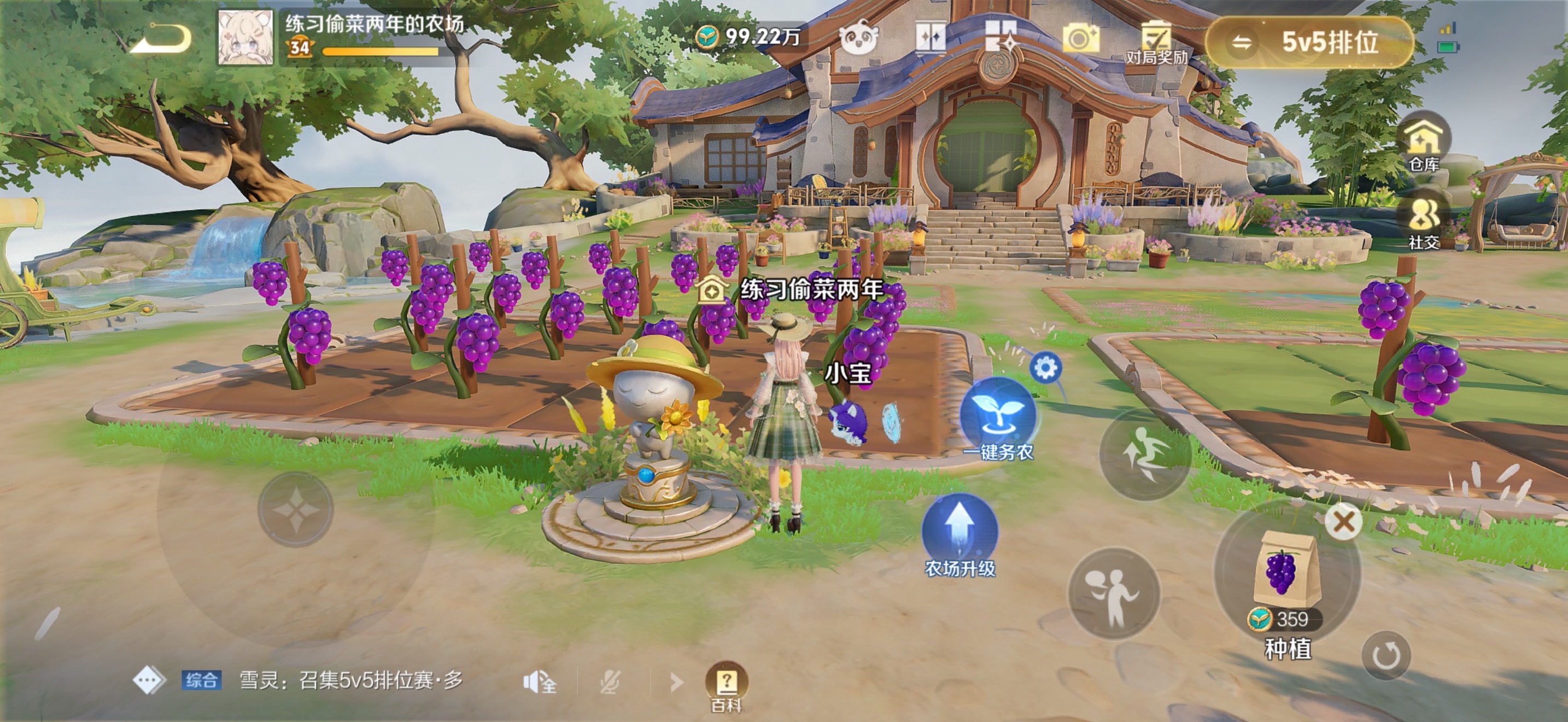Open the 综合 chat channel box

[x=201, y=680]
